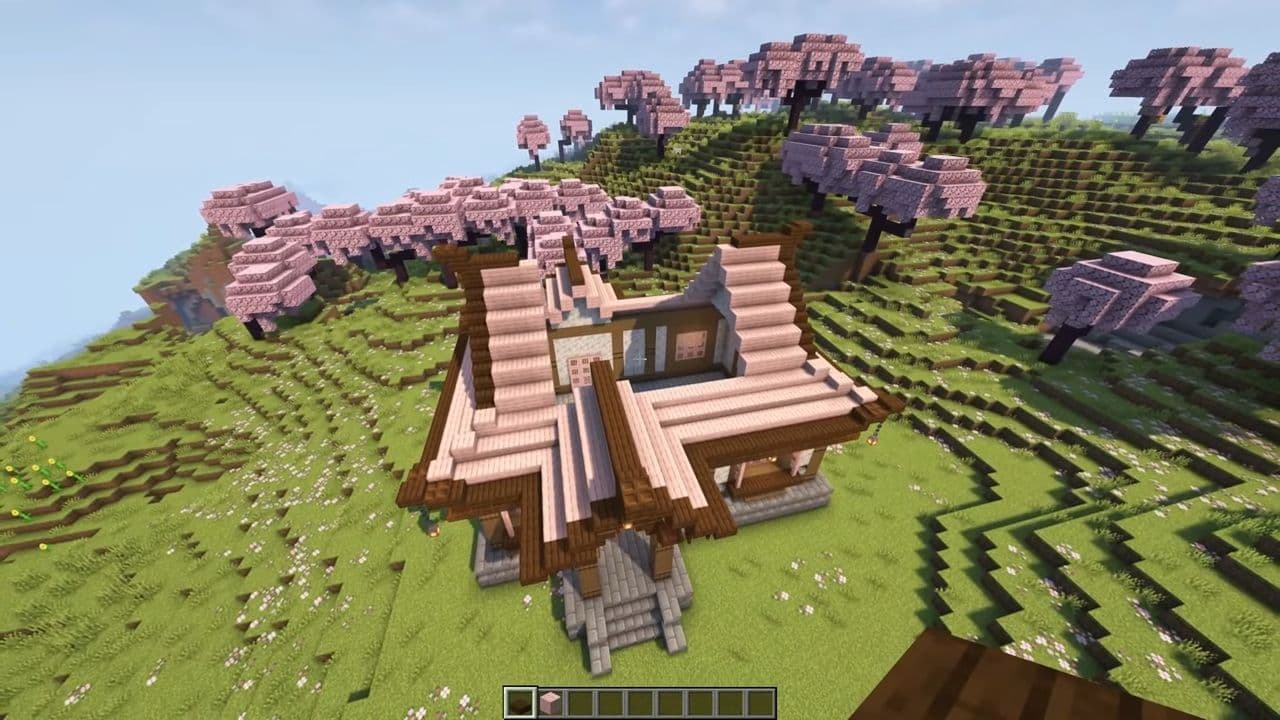Select the dark brown block in hotbar slot one
The width and height of the screenshot is (1280, 720).
click(x=520, y=700)
